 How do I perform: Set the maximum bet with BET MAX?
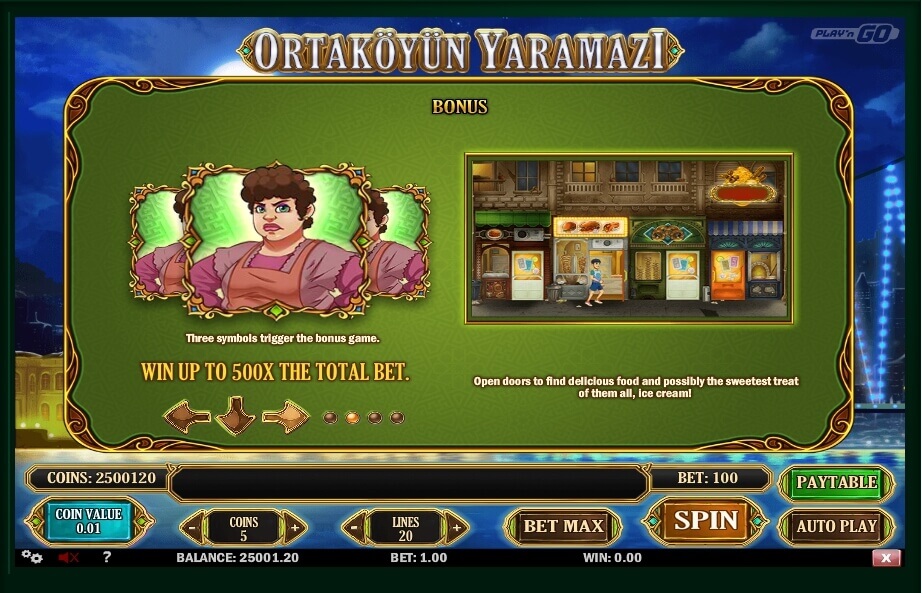[563, 525]
